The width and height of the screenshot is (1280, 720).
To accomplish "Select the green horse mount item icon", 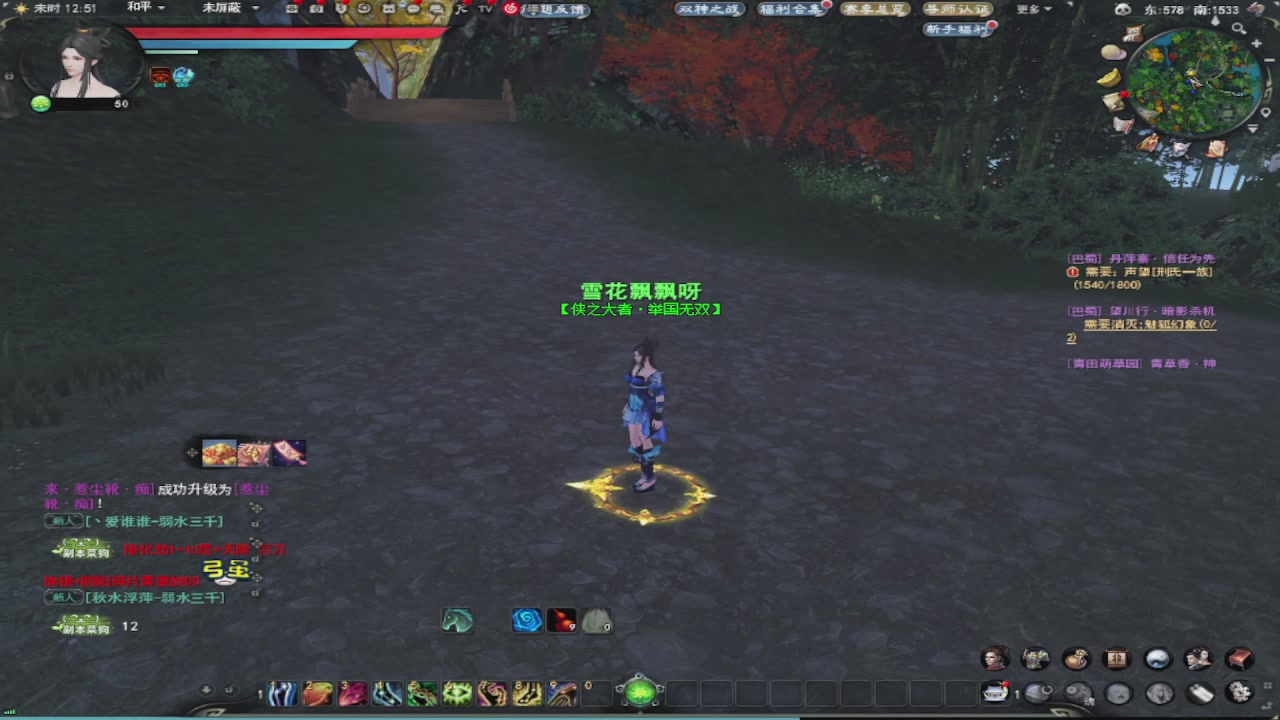I will pos(457,620).
